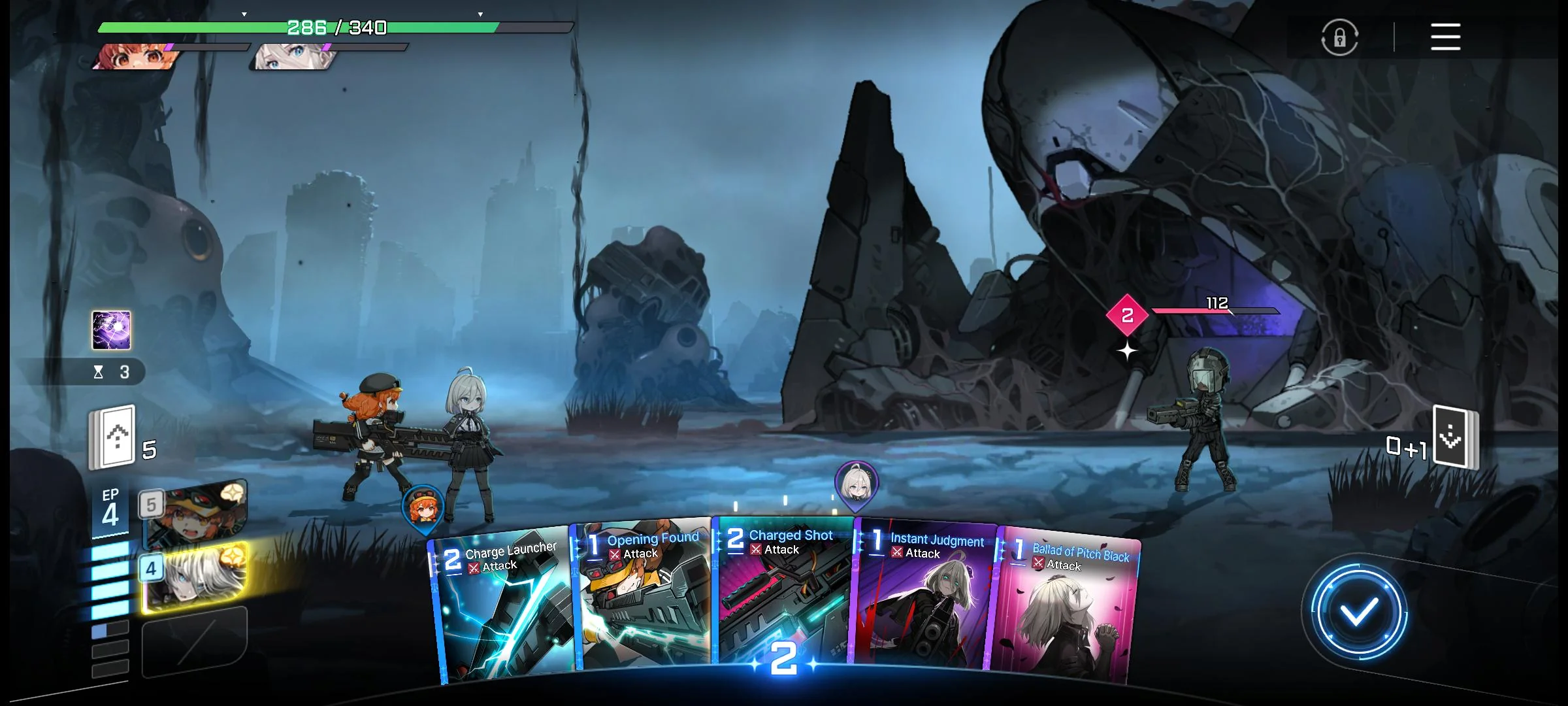Screen dimensions: 1568x706
Task: Open the hamburger menu
Action: (x=1445, y=37)
